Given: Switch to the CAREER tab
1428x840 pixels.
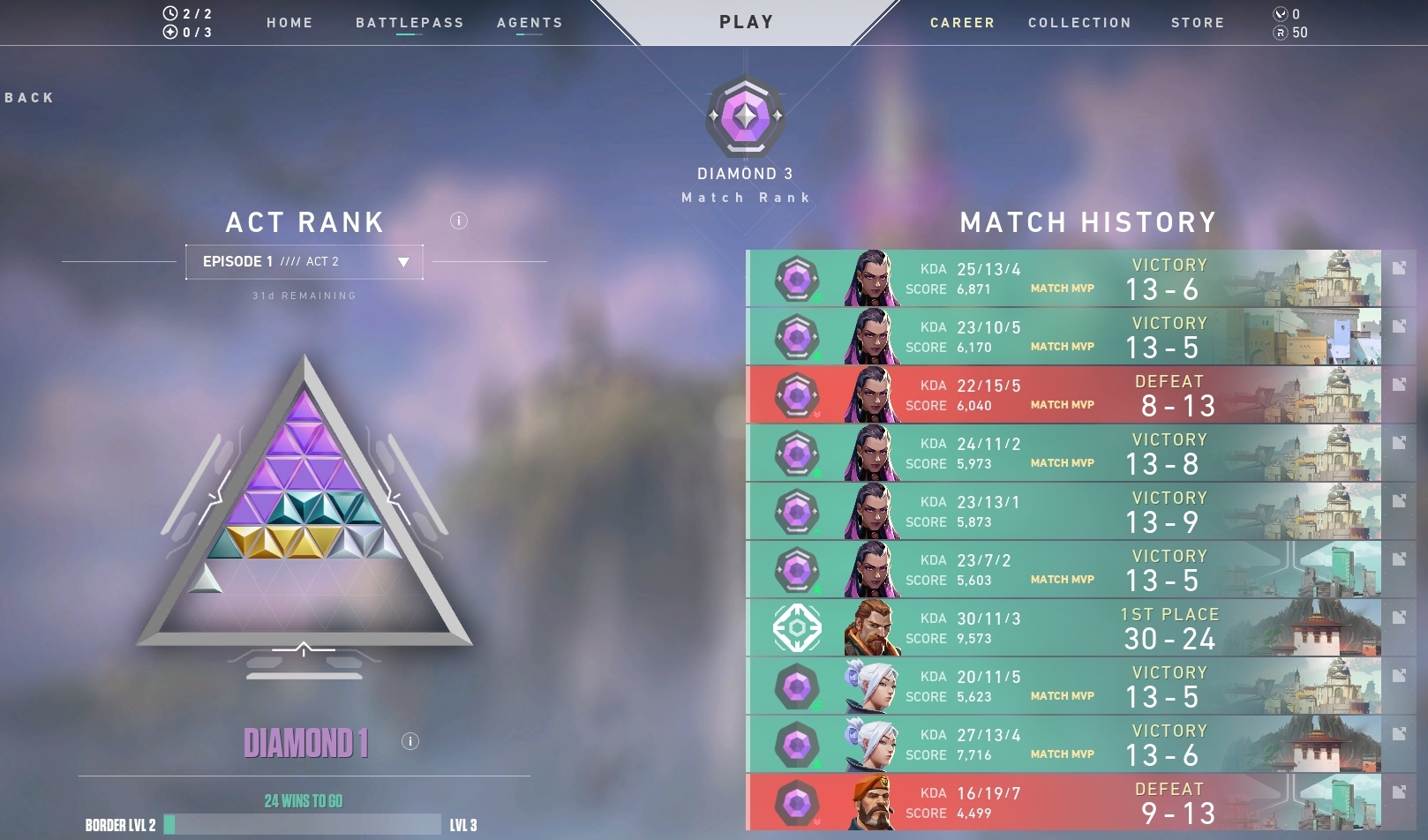Looking at the screenshot, I should tap(961, 23).
